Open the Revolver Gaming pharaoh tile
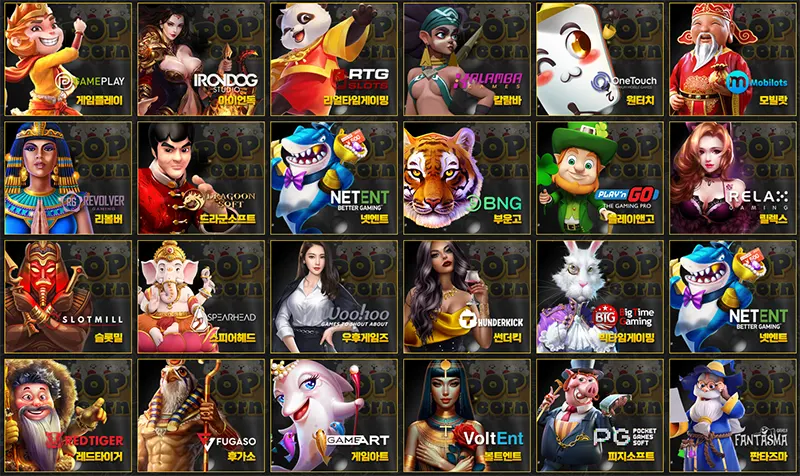This screenshot has height=476, width=800. [67, 176]
